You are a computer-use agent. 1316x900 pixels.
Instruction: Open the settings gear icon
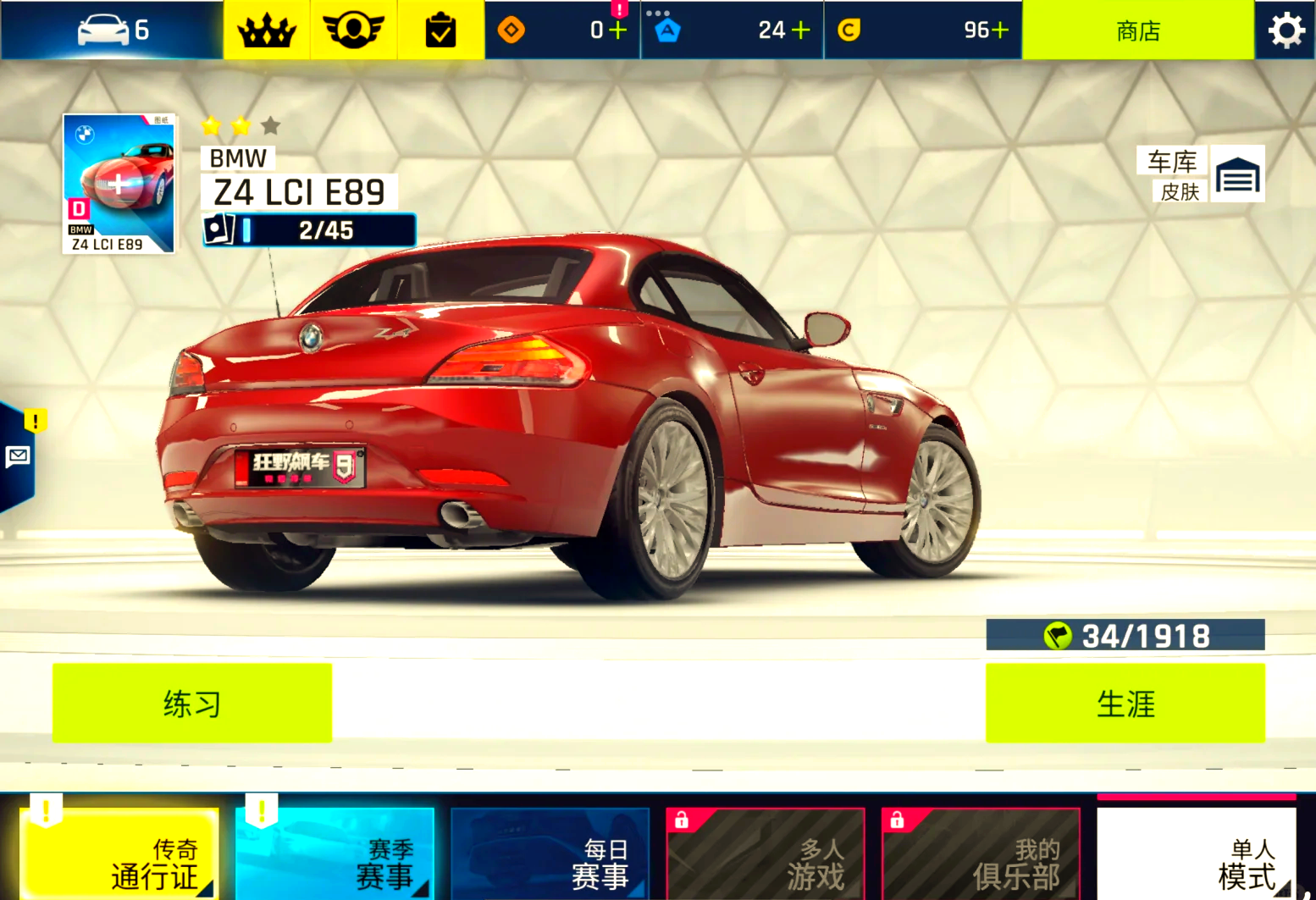tap(1286, 30)
